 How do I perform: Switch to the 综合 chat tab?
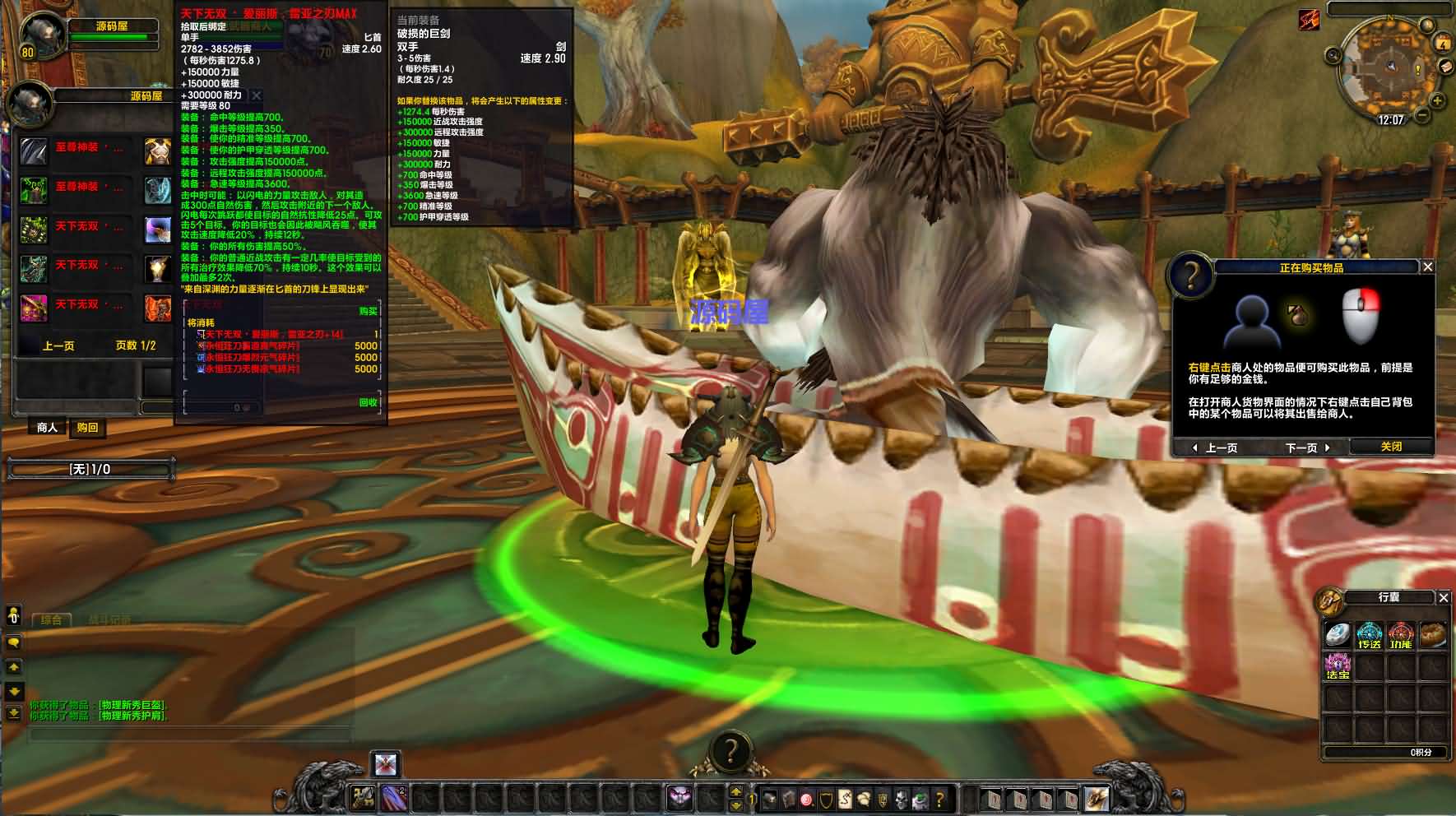51,619
